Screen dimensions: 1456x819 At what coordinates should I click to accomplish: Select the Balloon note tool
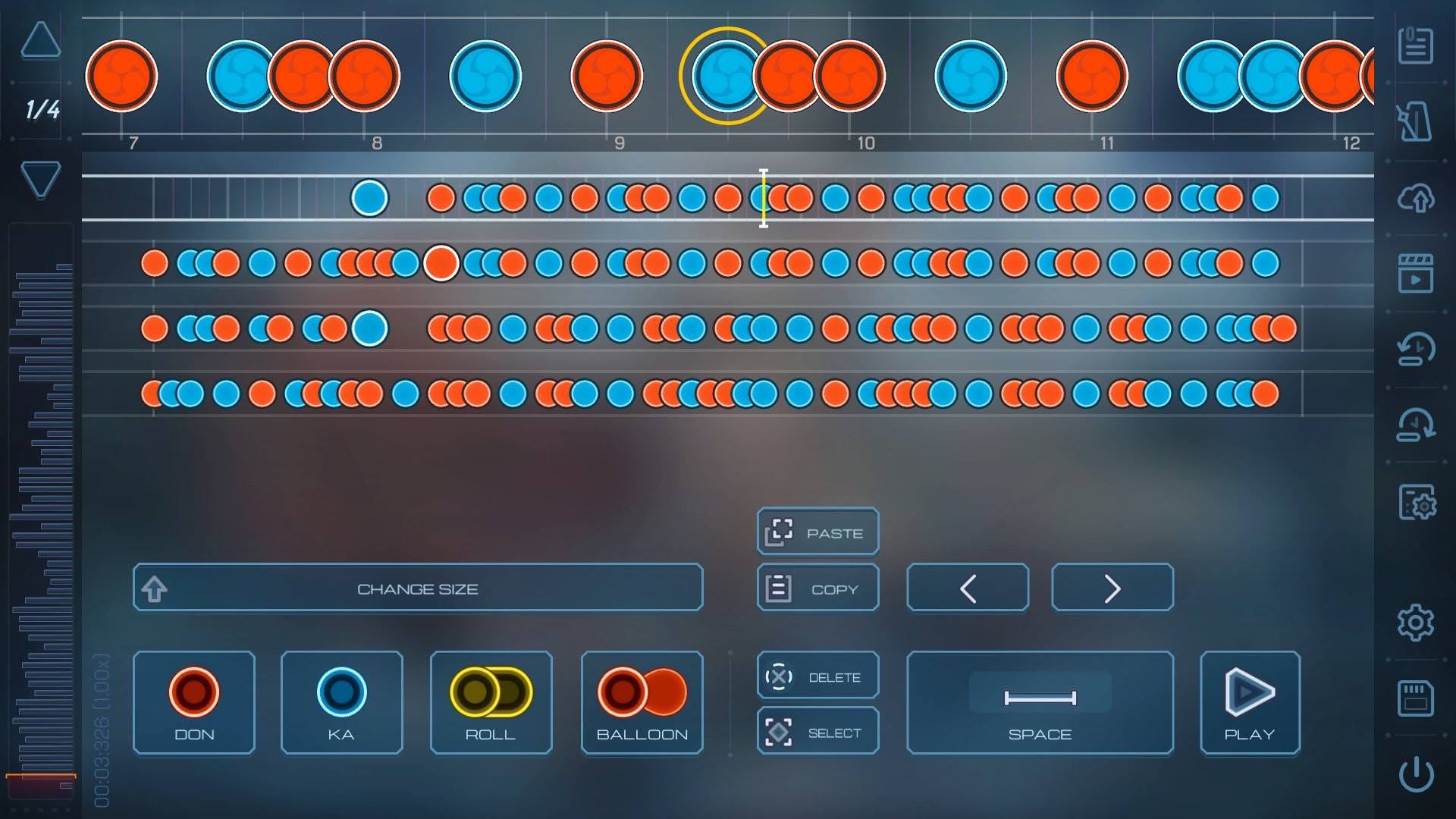[x=642, y=703]
